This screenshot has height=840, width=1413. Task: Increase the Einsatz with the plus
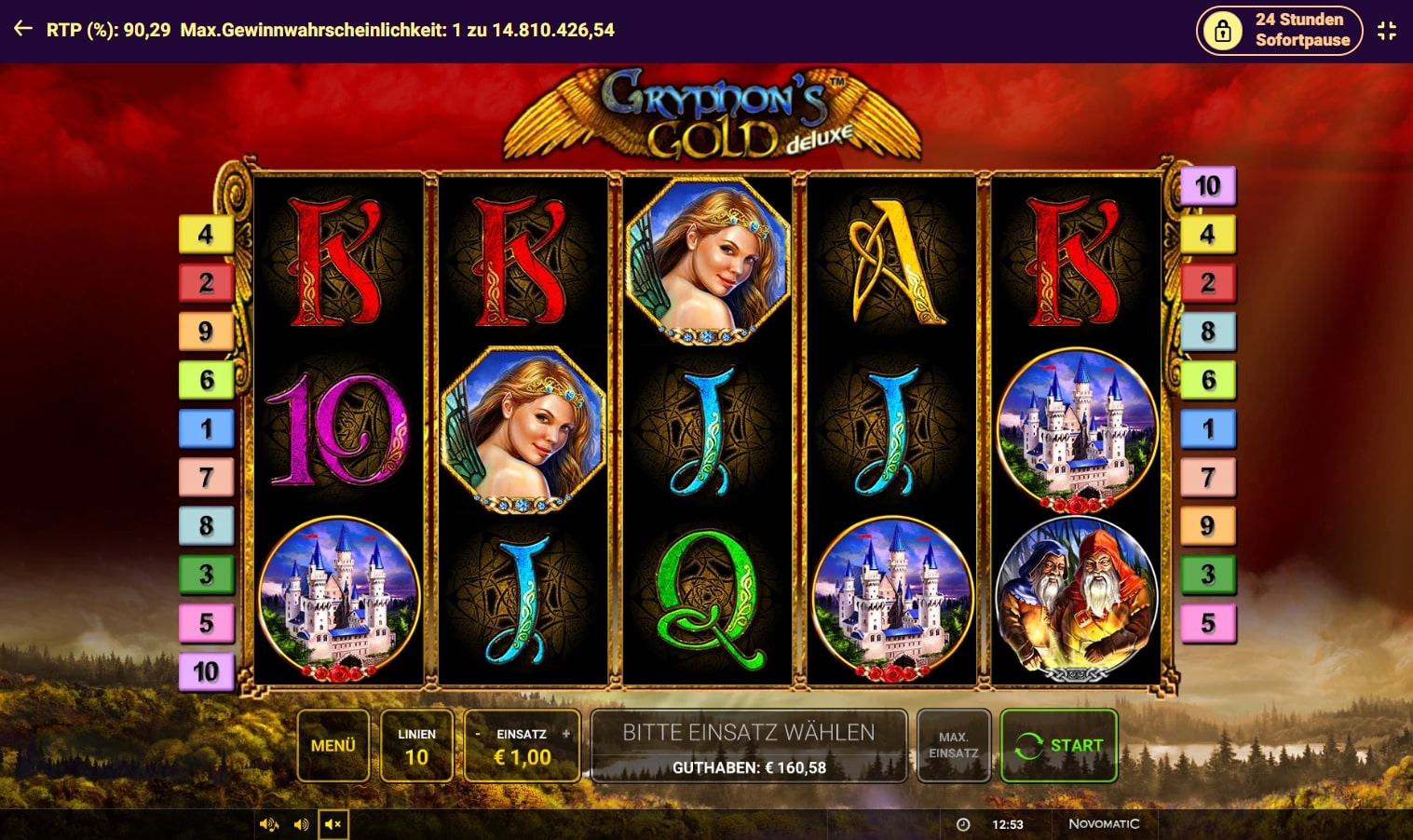pyautogui.click(x=565, y=734)
